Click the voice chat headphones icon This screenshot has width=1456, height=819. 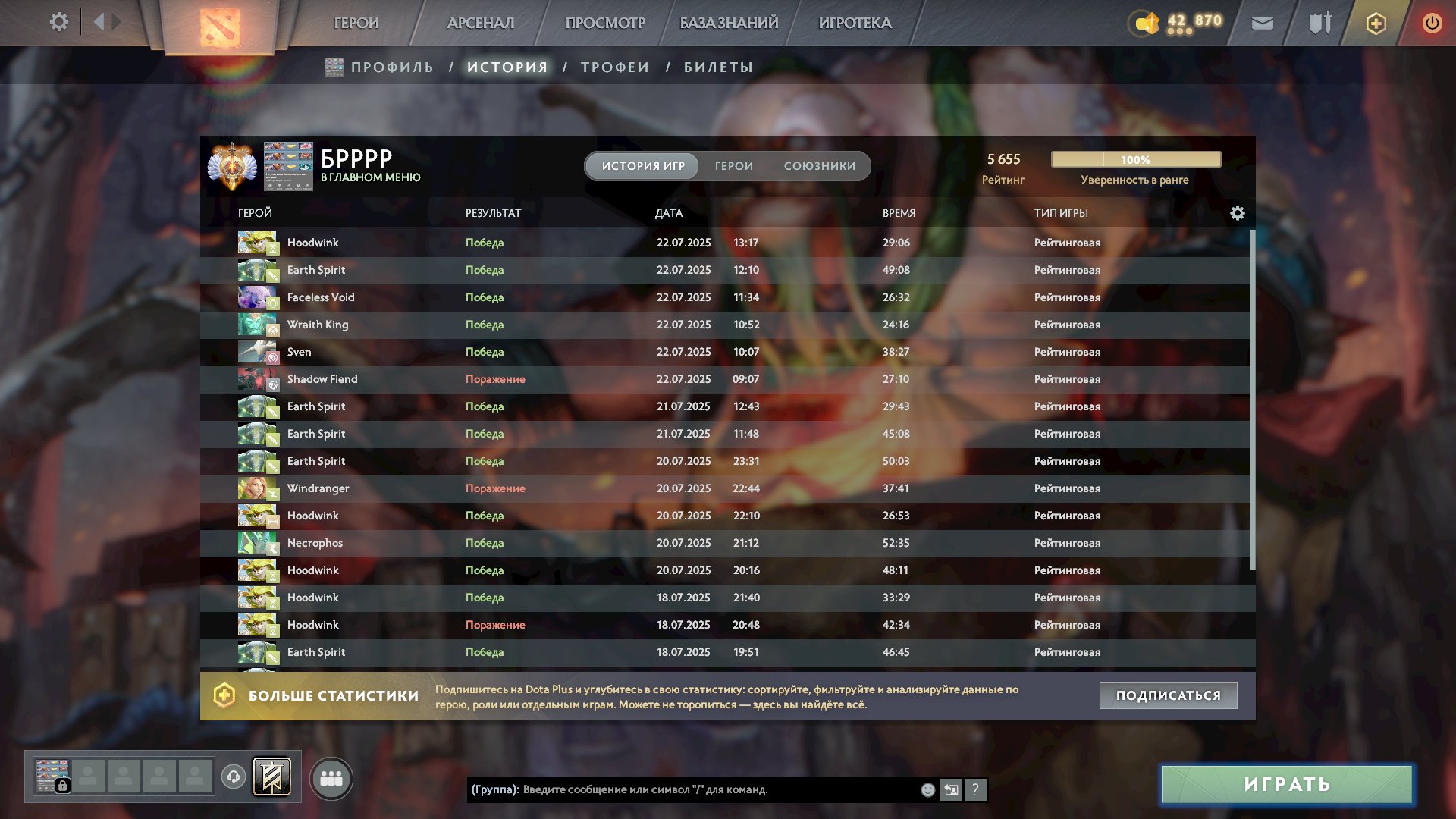click(x=233, y=777)
